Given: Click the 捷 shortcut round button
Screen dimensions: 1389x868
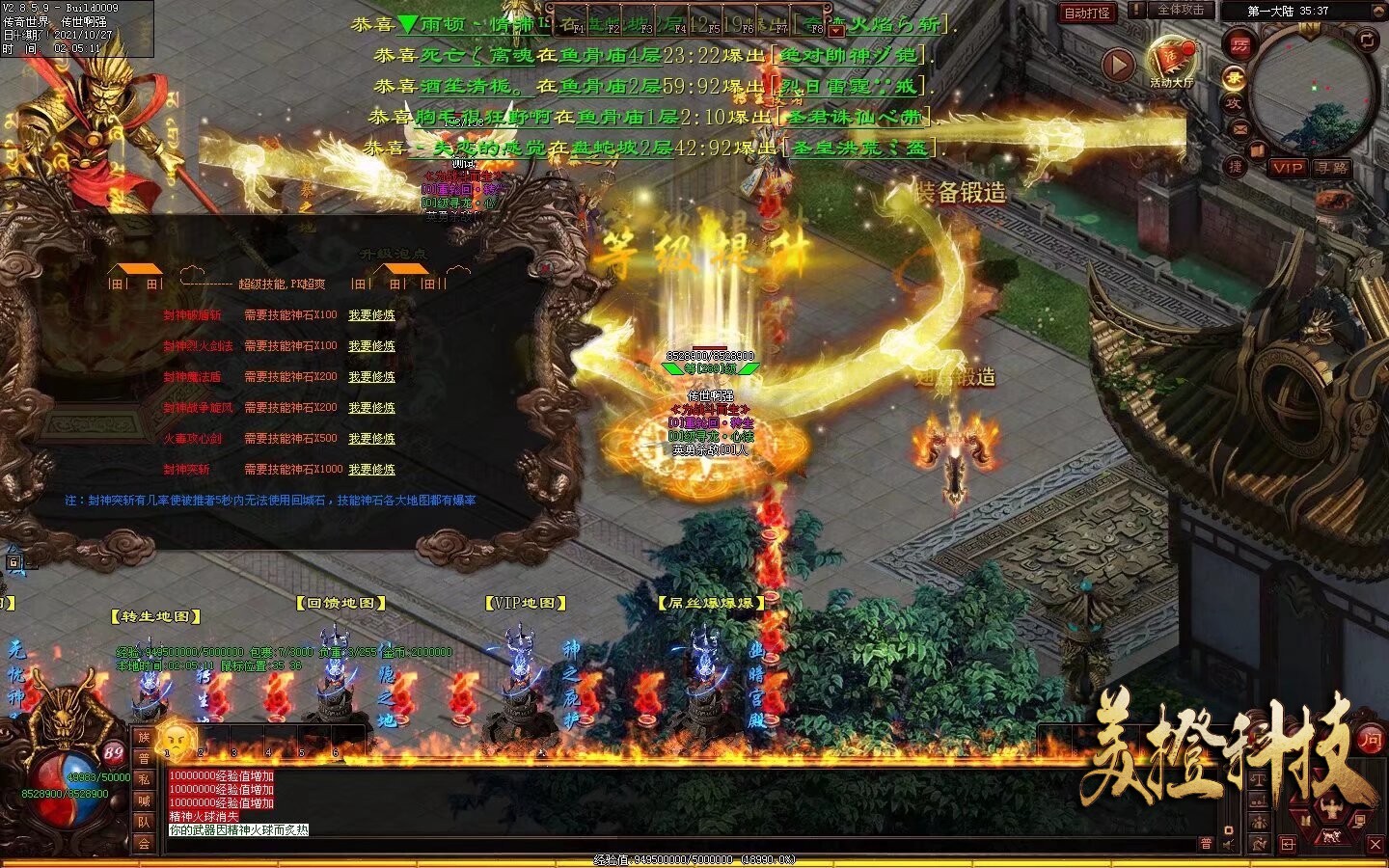Looking at the screenshot, I should coord(1236,166).
